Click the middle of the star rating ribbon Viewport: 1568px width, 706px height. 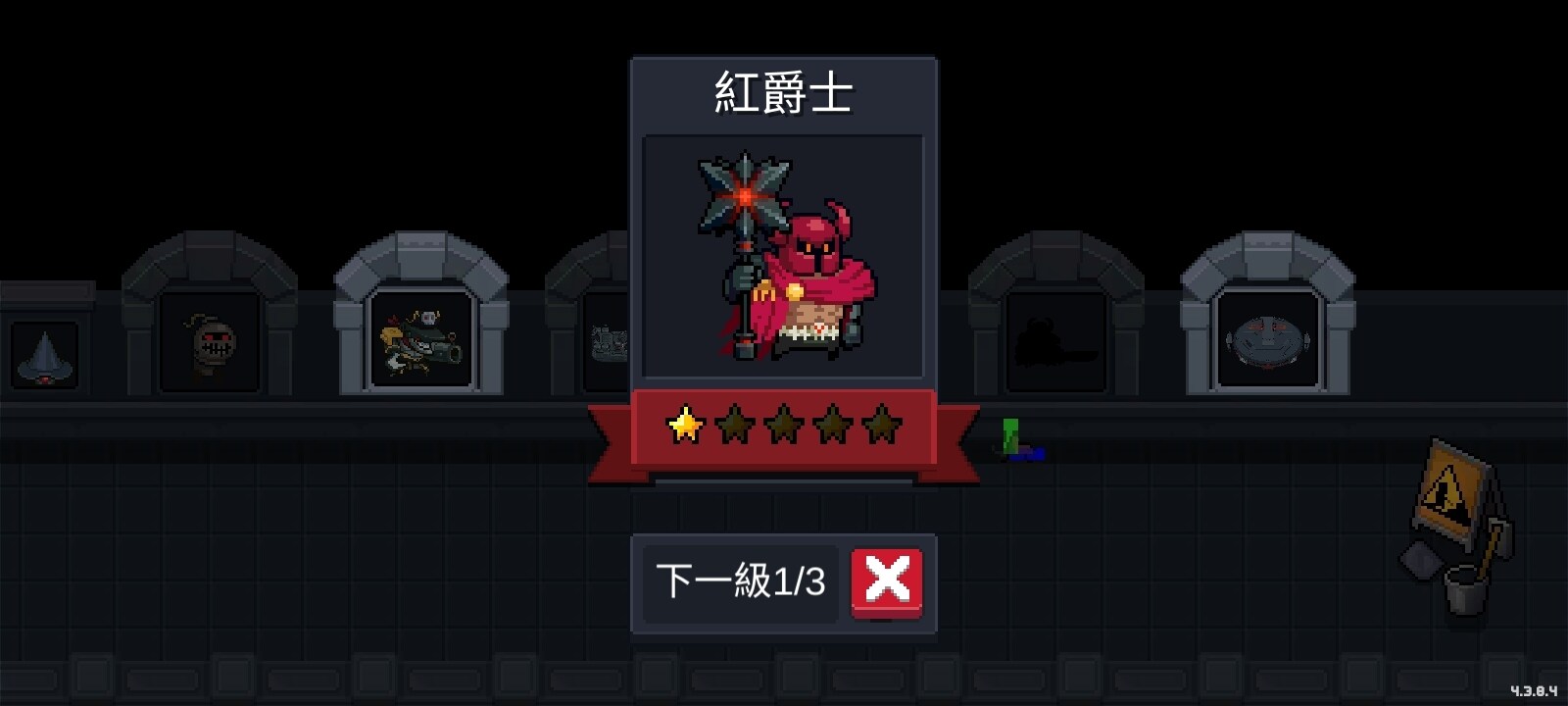tap(785, 427)
